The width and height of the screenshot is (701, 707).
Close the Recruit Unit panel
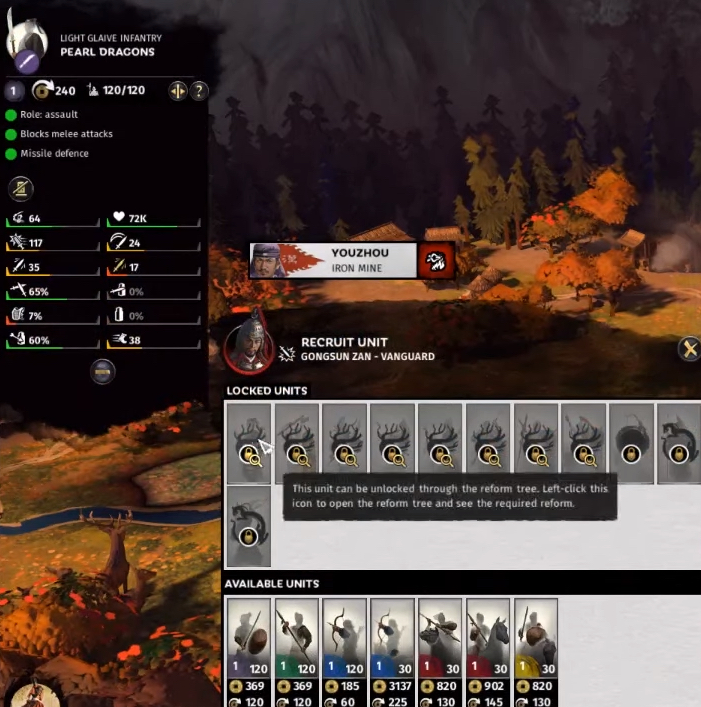coord(688,349)
